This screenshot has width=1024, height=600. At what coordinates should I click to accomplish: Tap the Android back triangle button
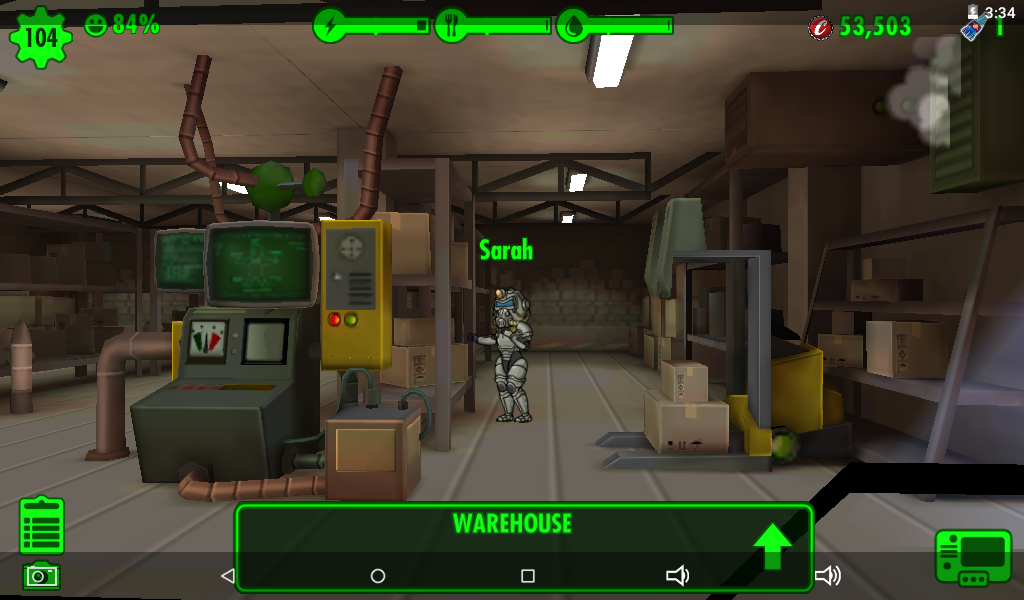pyautogui.click(x=227, y=576)
